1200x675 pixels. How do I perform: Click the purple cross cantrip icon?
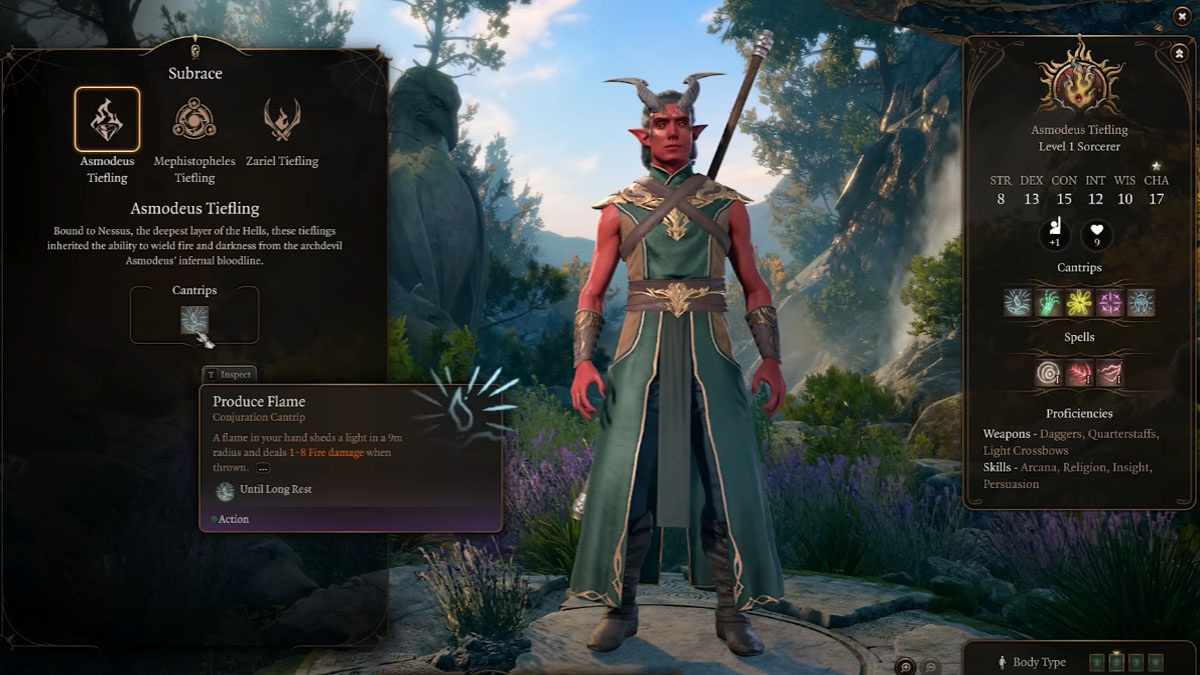pyautogui.click(x=1110, y=302)
